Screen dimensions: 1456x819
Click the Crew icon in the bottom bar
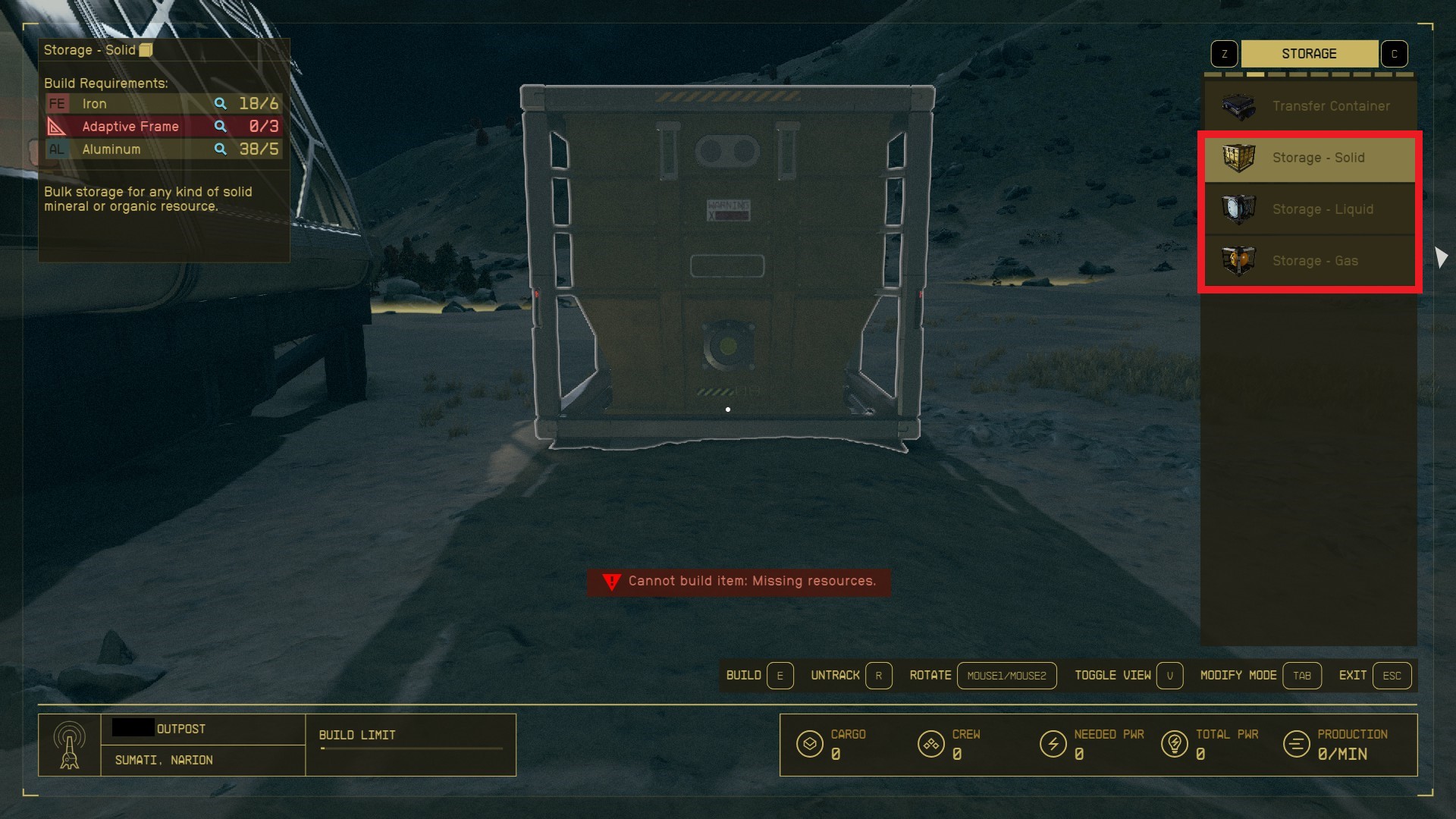click(x=931, y=745)
